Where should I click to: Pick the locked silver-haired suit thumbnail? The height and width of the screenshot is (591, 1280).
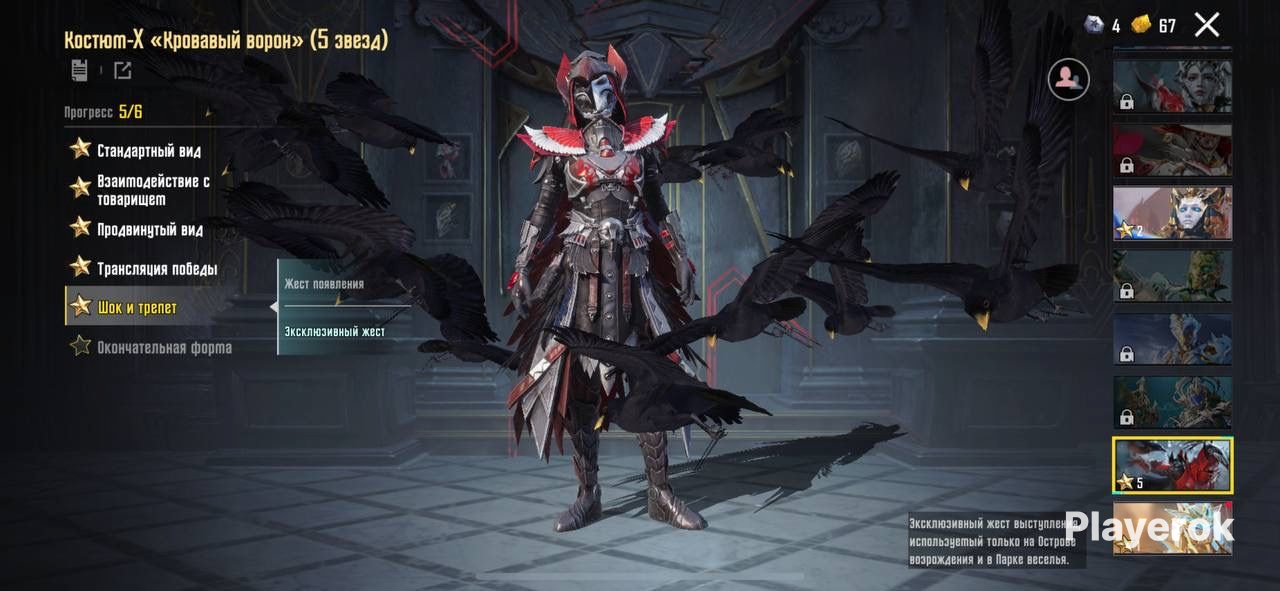(1172, 87)
